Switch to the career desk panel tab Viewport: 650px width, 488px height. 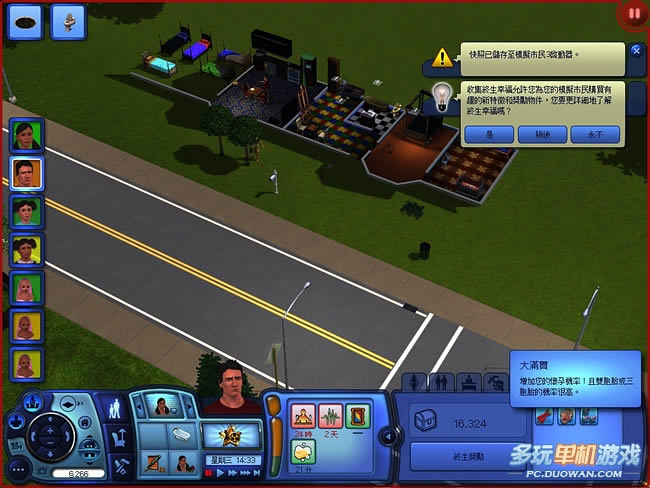pos(467,382)
